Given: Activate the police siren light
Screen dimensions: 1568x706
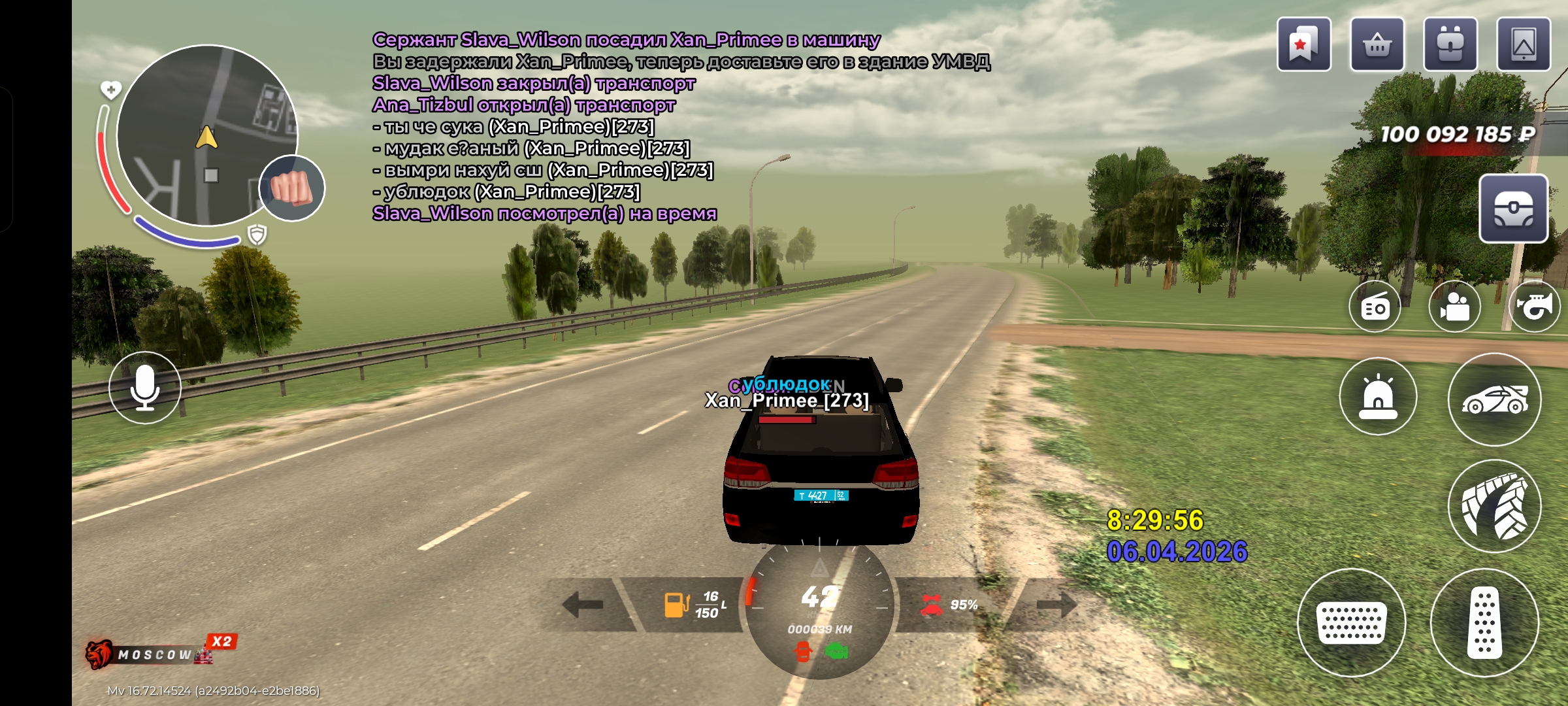Looking at the screenshot, I should [x=1378, y=397].
